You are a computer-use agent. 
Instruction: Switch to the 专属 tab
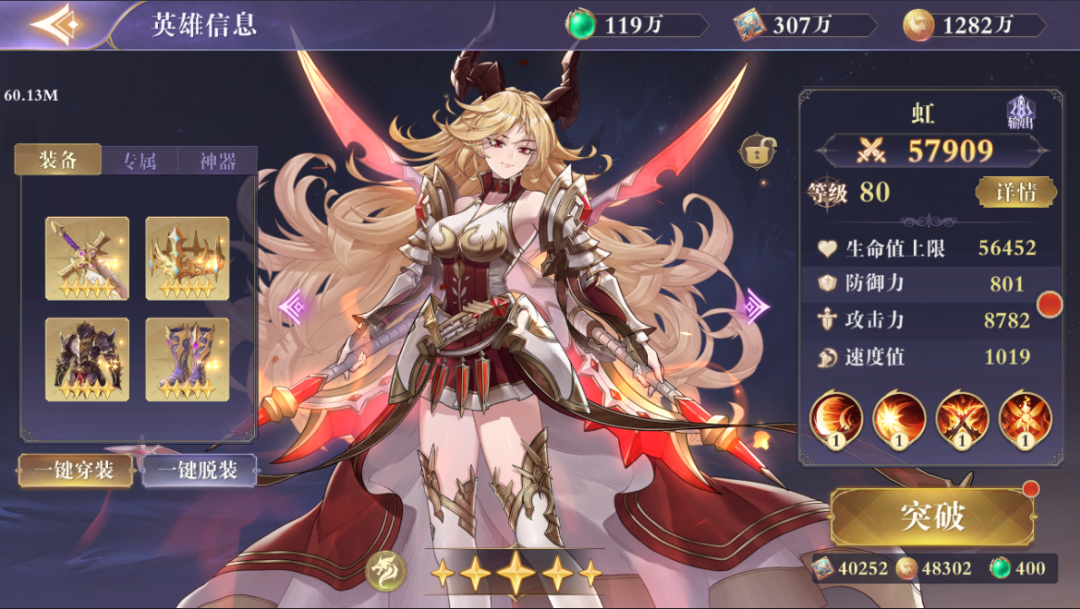click(139, 161)
